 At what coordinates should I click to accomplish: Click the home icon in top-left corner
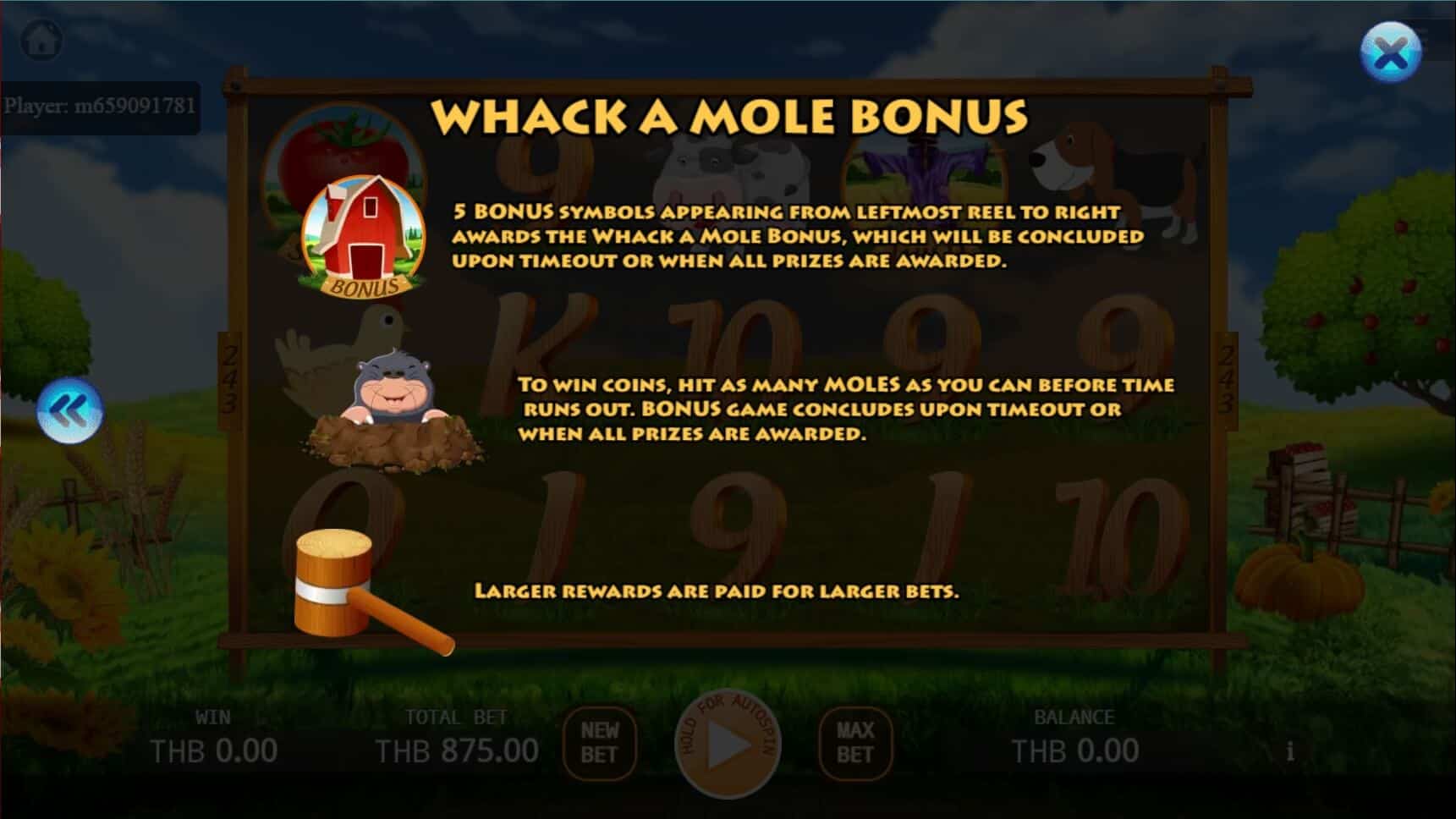(41, 38)
